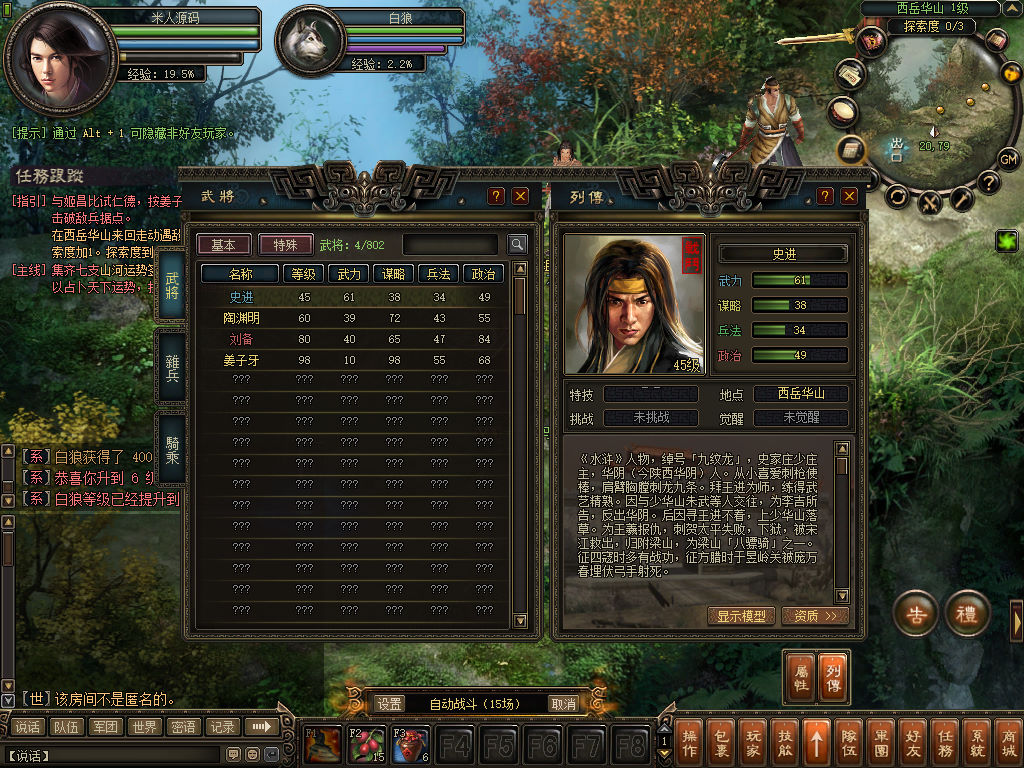Use the red berries item in F2
This screenshot has height=768, width=1024.
[367, 746]
